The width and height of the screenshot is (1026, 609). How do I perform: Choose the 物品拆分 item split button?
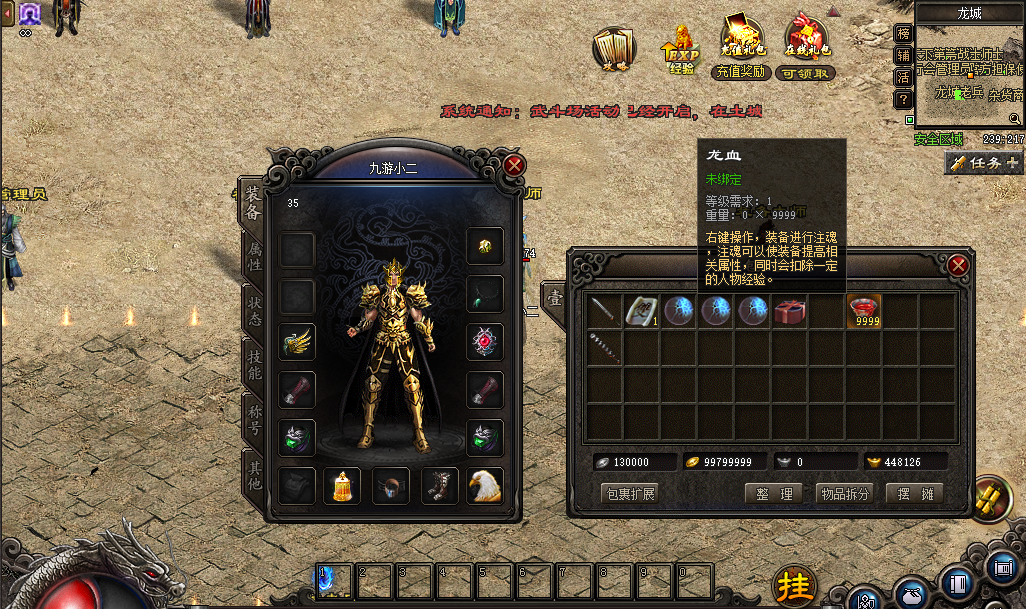[845, 493]
